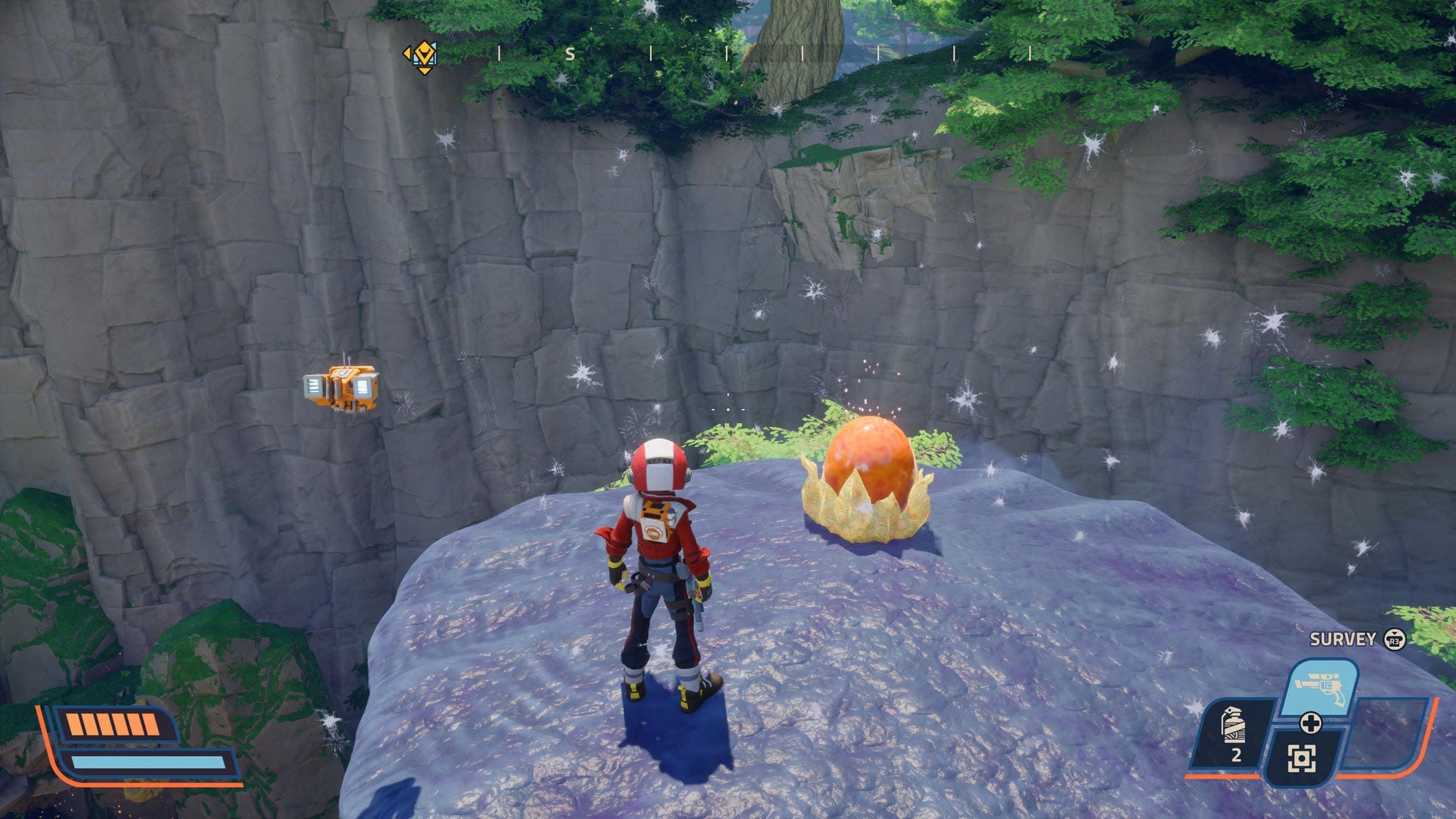1456x819 pixels.
Task: Open the camera scan tool slot
Action: 1301,758
